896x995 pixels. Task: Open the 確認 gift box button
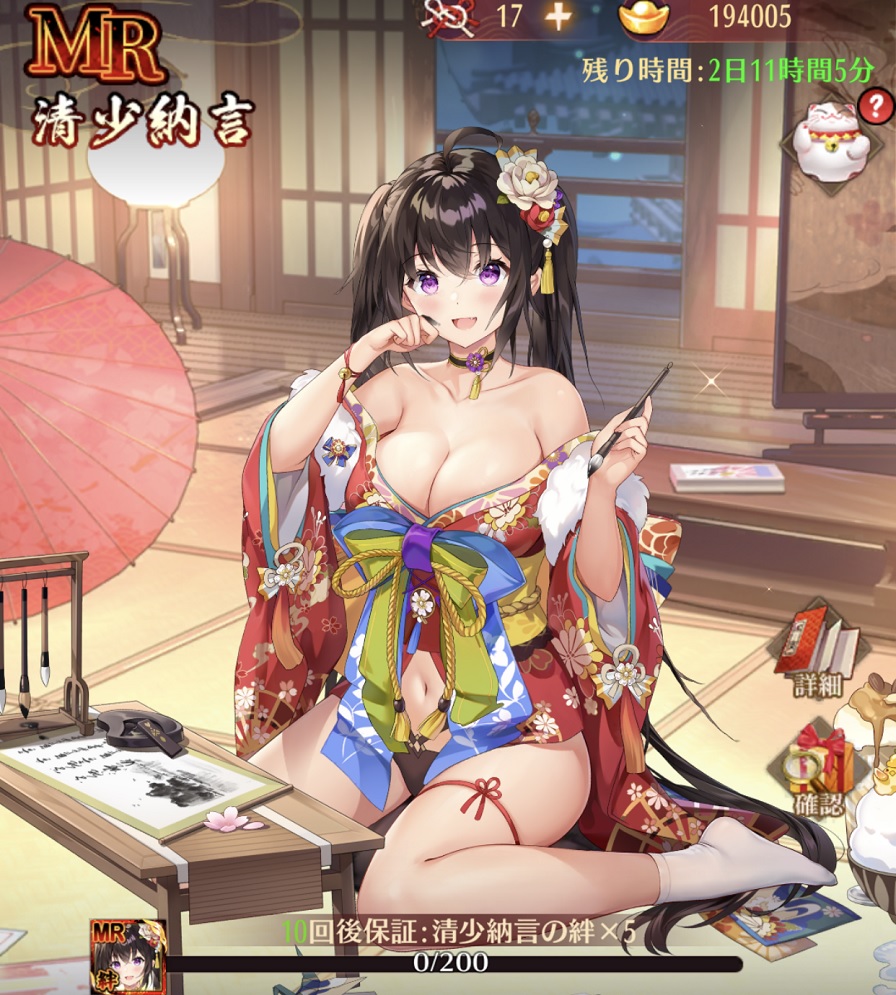pyautogui.click(x=820, y=767)
